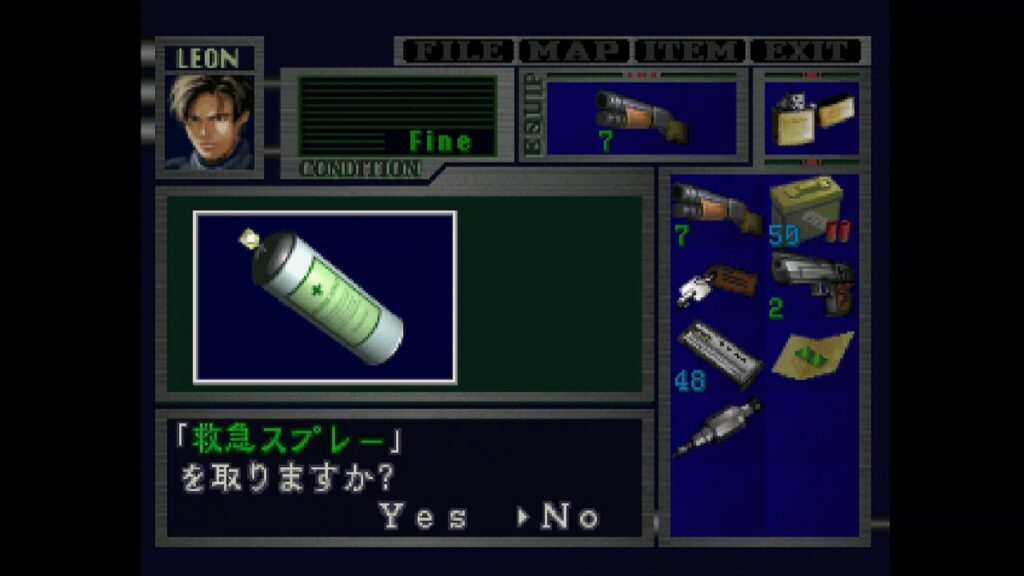Choose No to leave the spray

[570, 517]
